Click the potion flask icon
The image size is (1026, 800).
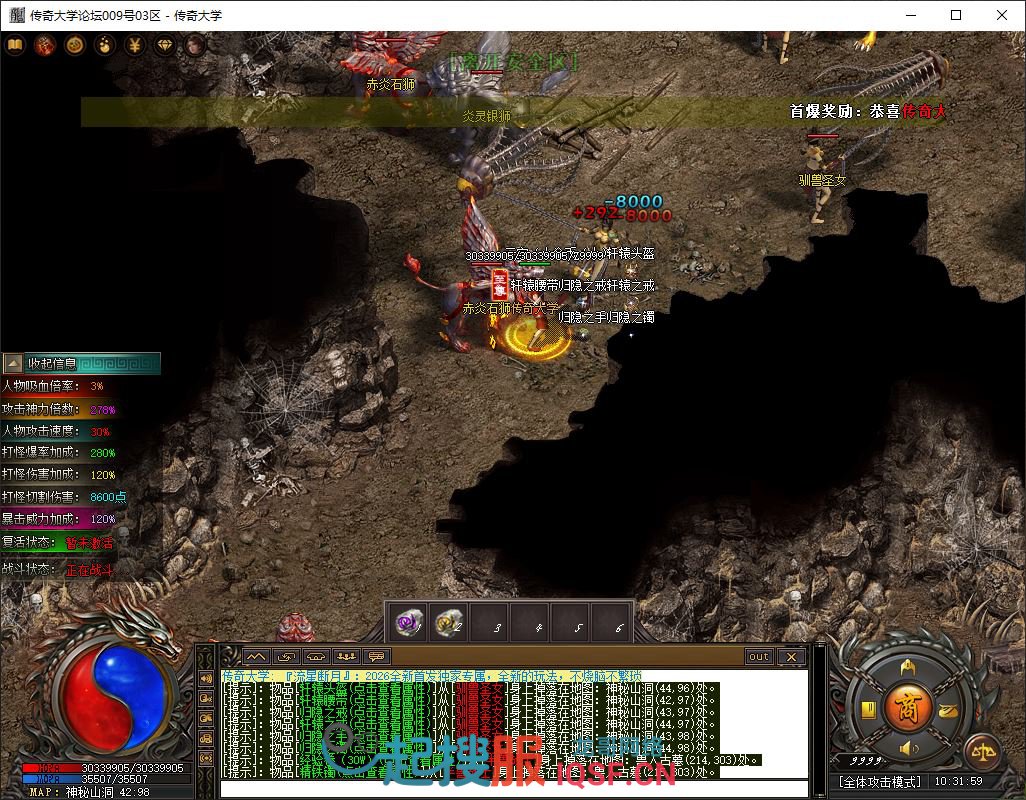(105, 45)
